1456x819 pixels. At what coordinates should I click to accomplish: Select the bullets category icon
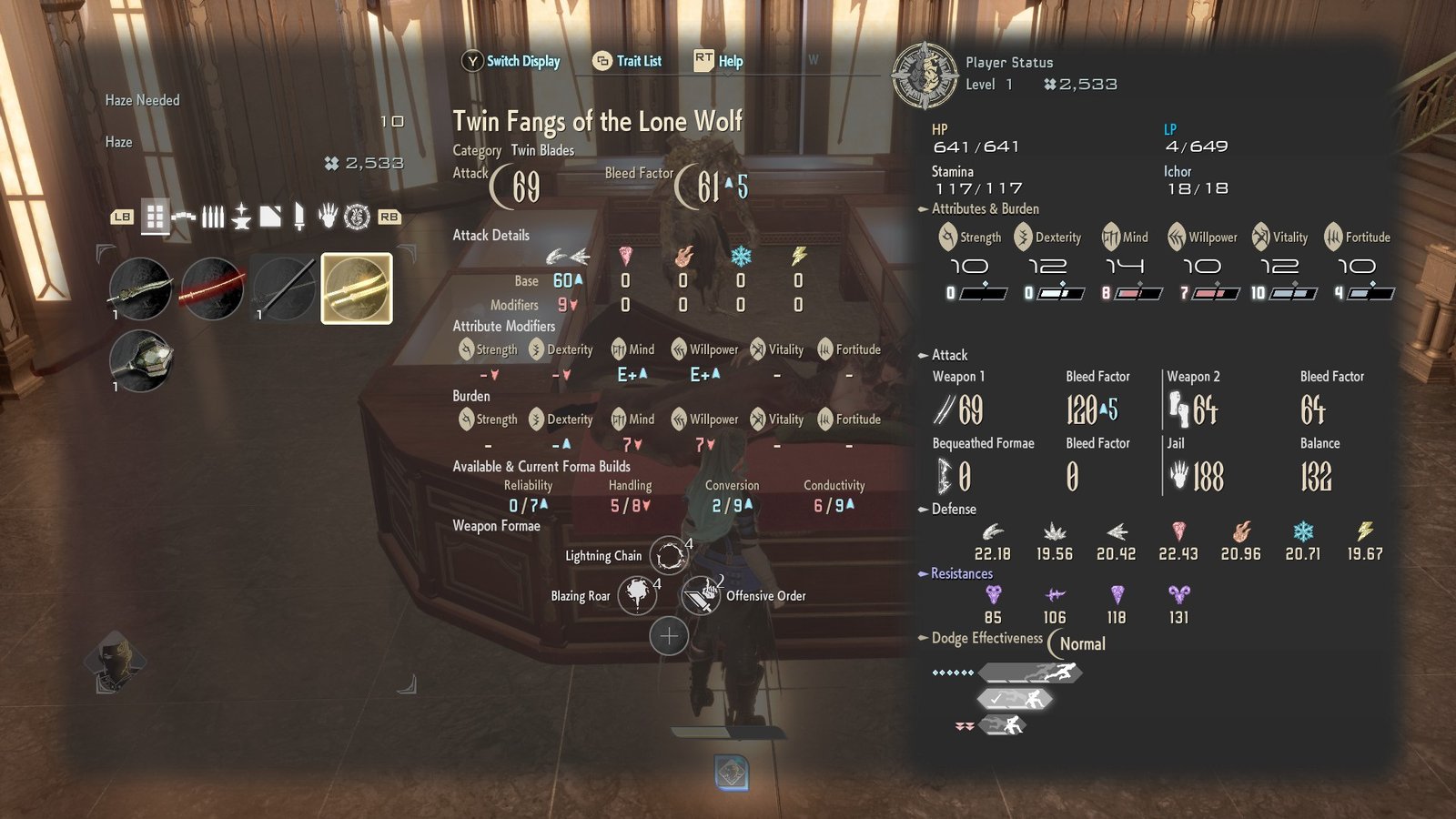click(x=212, y=218)
